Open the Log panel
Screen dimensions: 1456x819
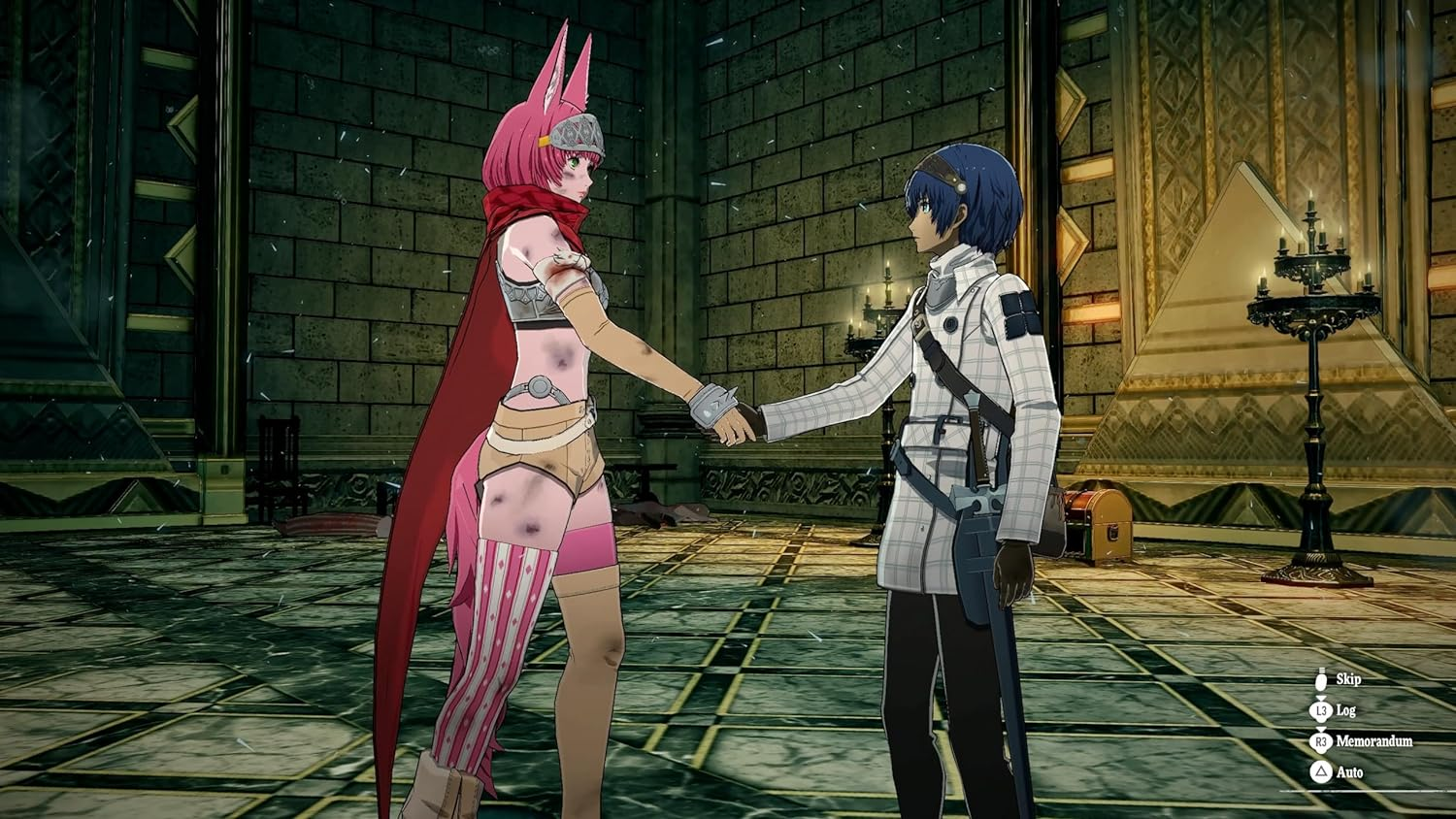tap(1320, 710)
